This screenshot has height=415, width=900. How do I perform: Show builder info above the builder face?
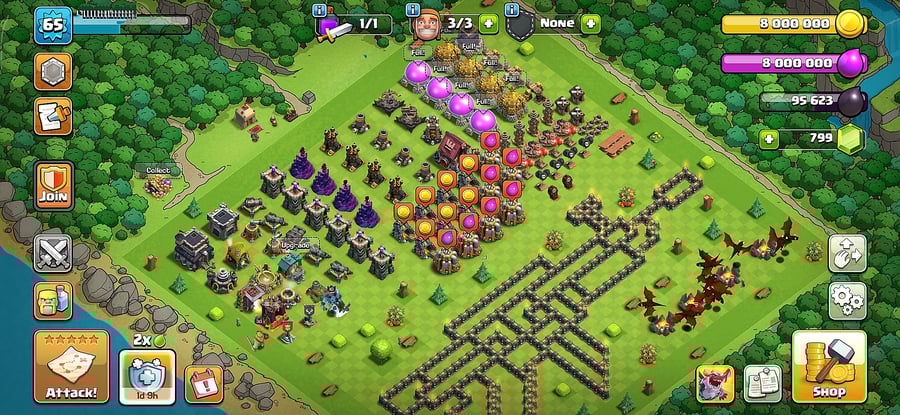click(x=415, y=10)
